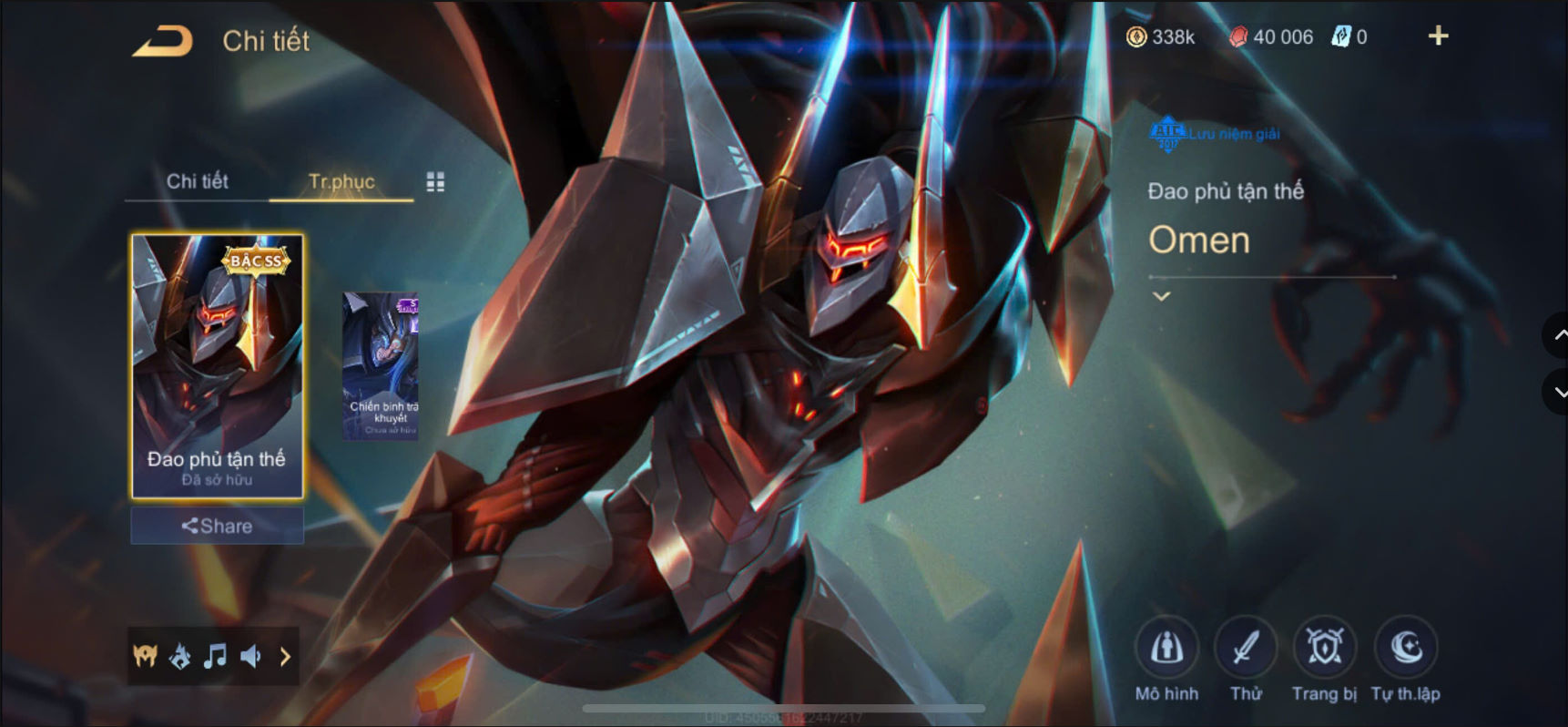Expand the chevron below Omen

(1161, 295)
